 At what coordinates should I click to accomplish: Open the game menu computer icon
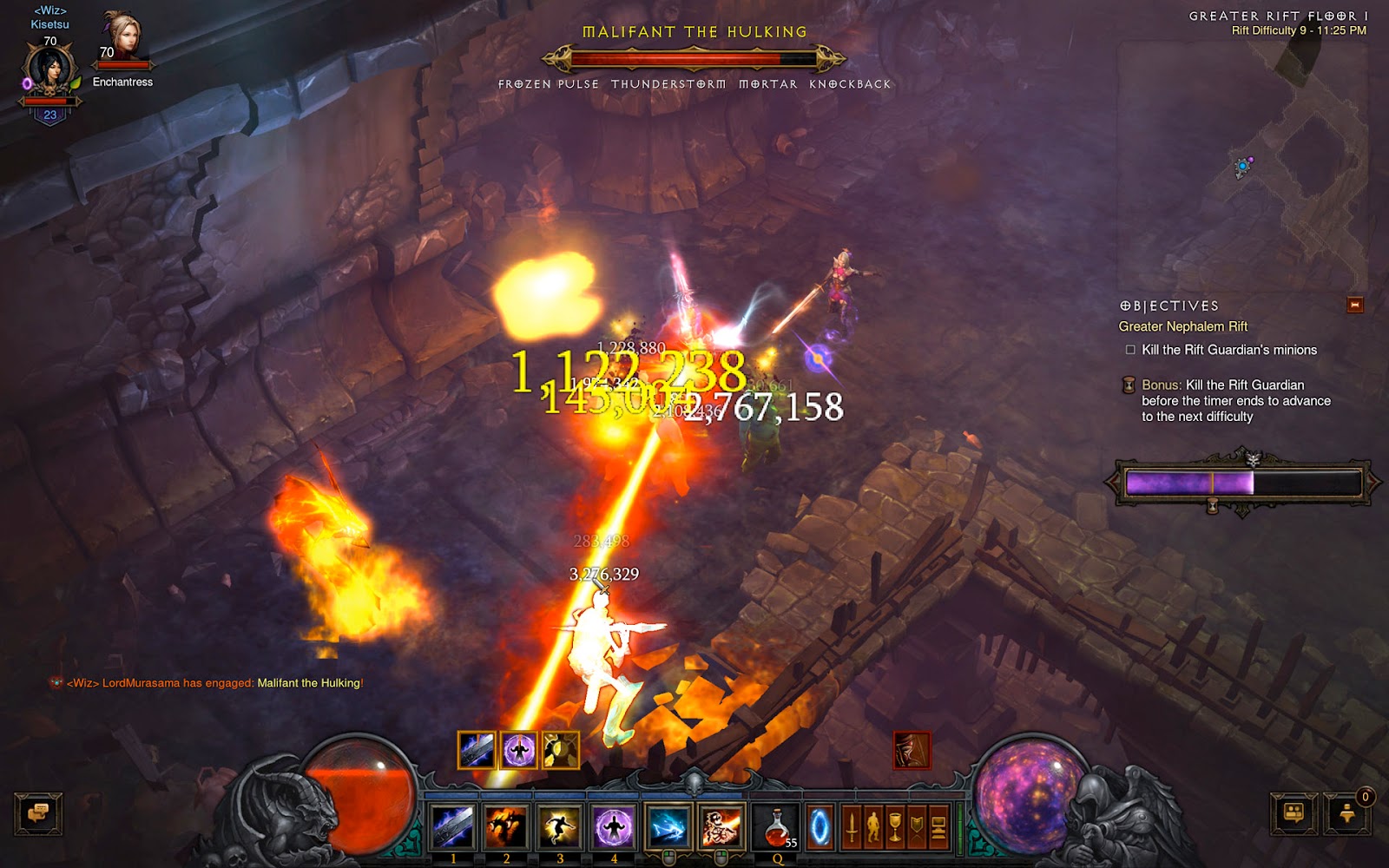938,826
